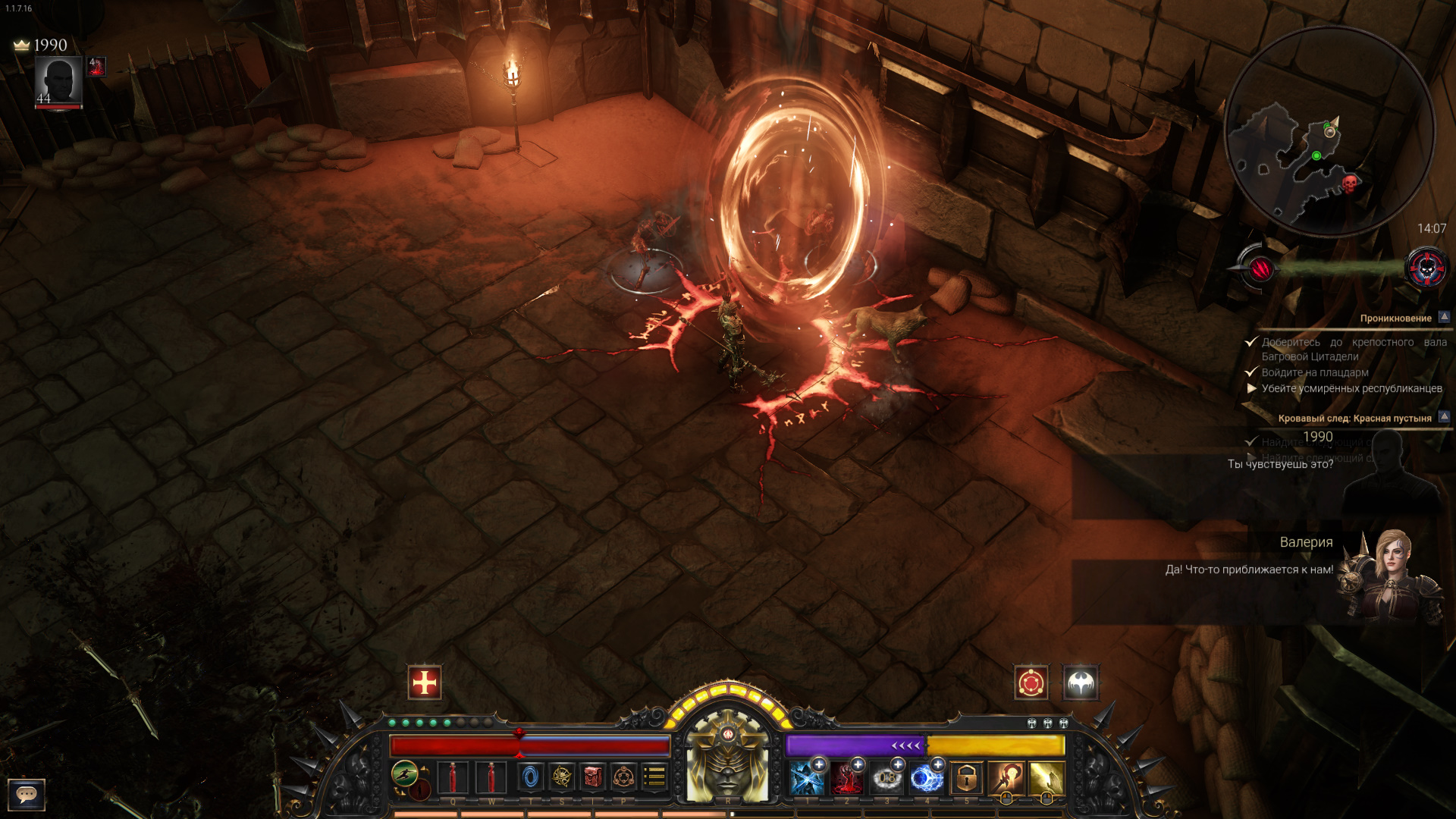
Task: Open the chat window speech bubble
Action: [x=27, y=794]
